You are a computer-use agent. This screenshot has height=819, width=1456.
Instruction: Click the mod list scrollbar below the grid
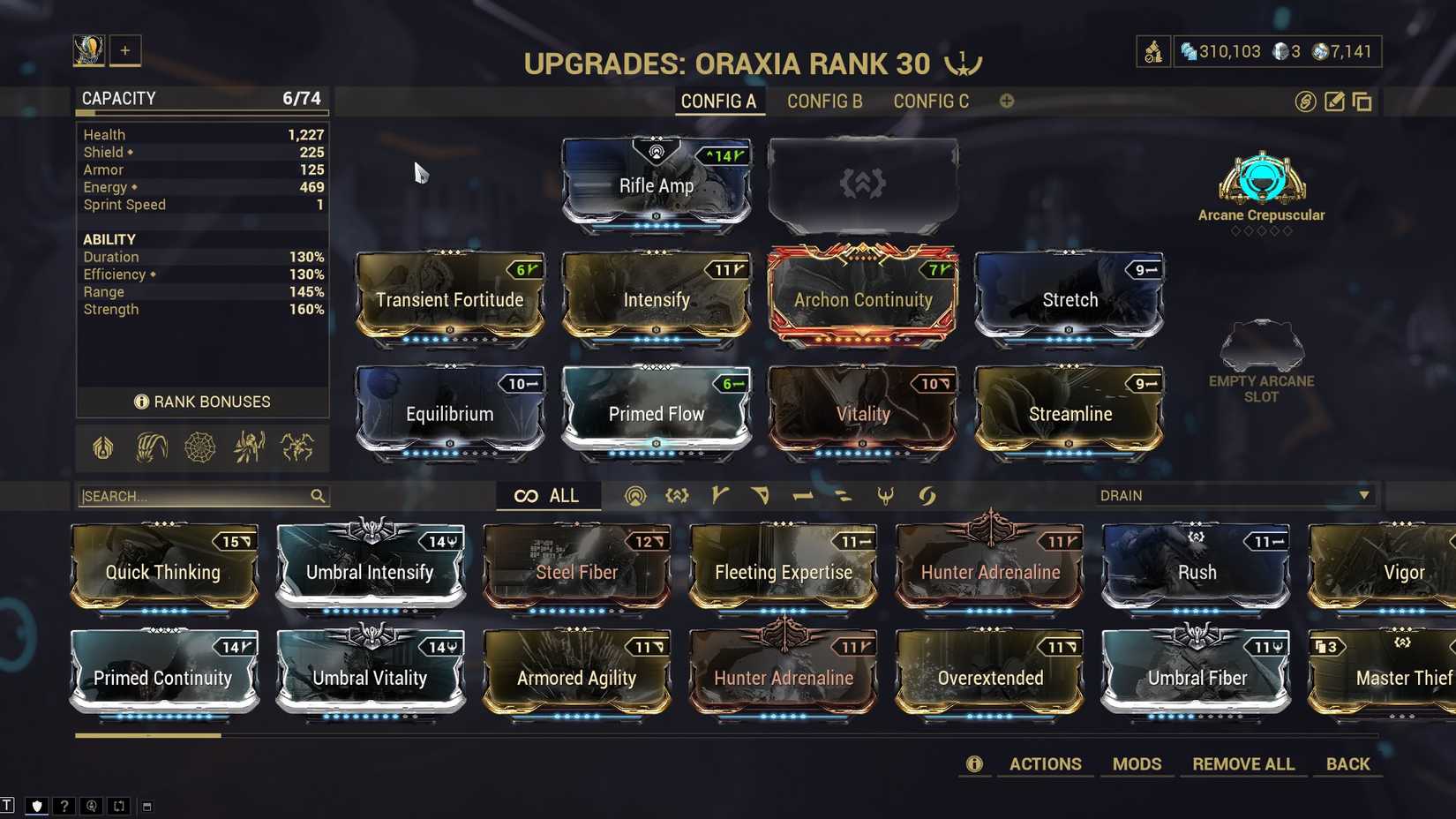[x=148, y=735]
